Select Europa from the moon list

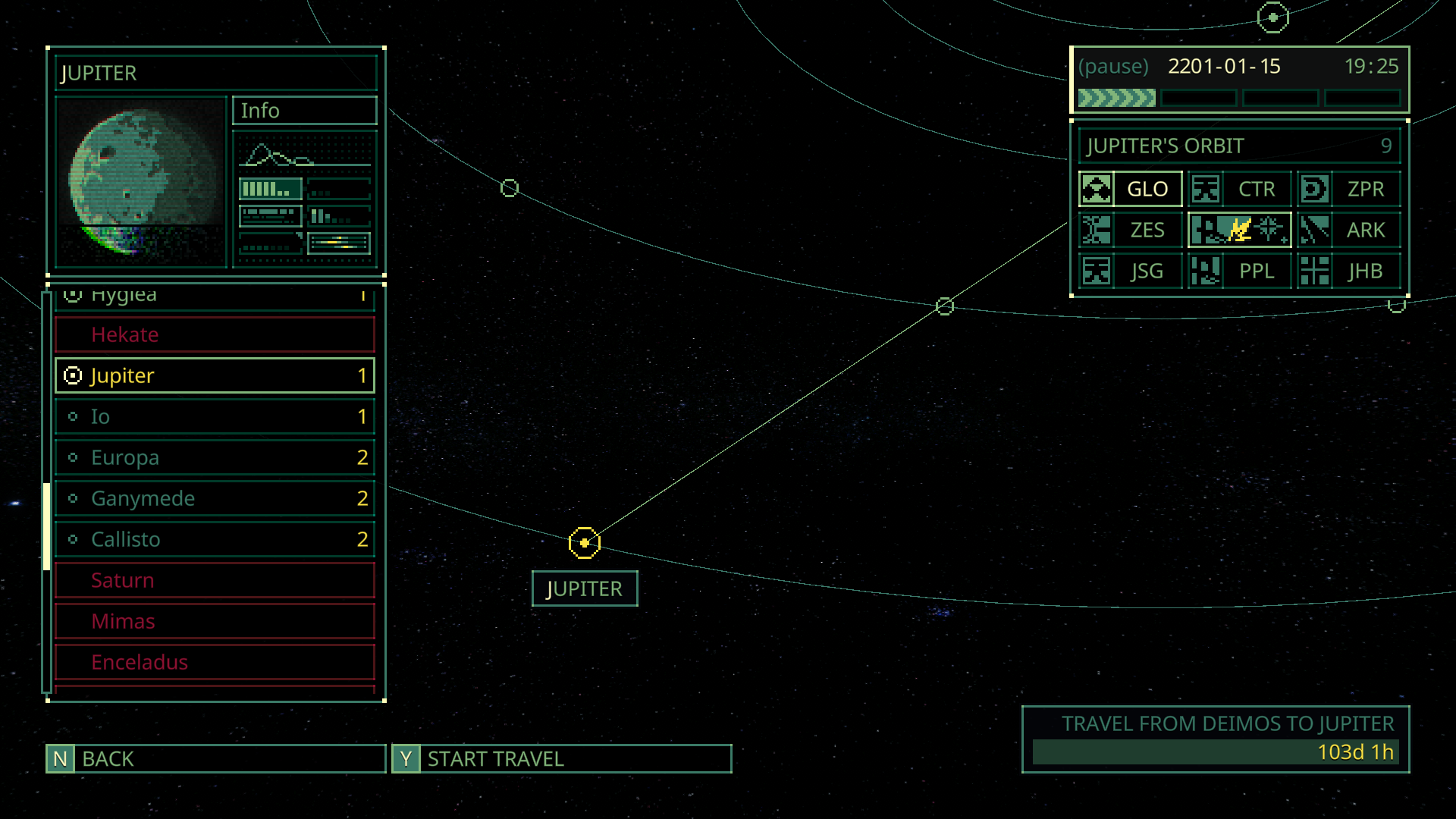(215, 458)
